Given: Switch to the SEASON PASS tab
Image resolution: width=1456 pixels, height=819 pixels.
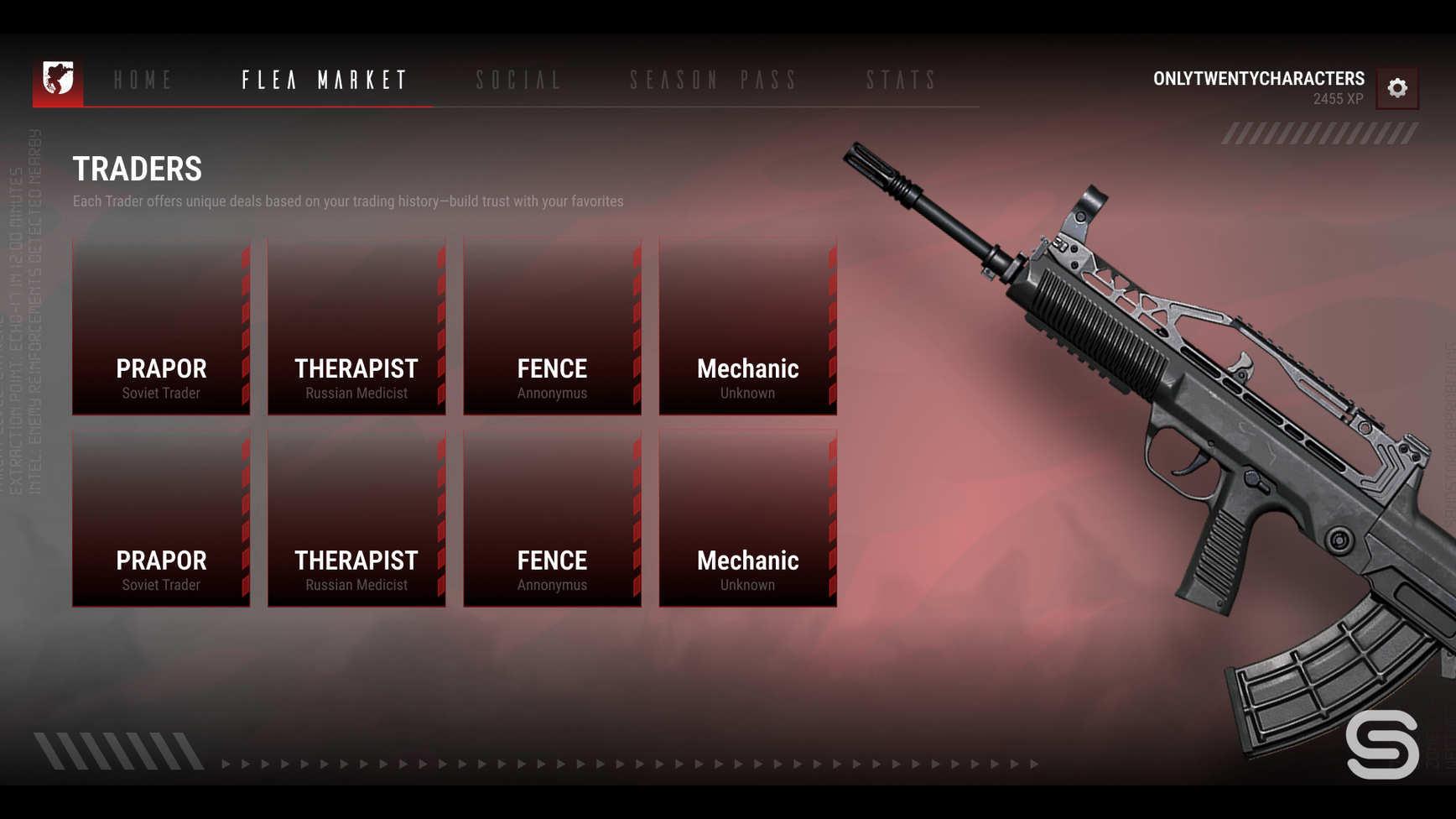Looking at the screenshot, I should (x=714, y=81).
